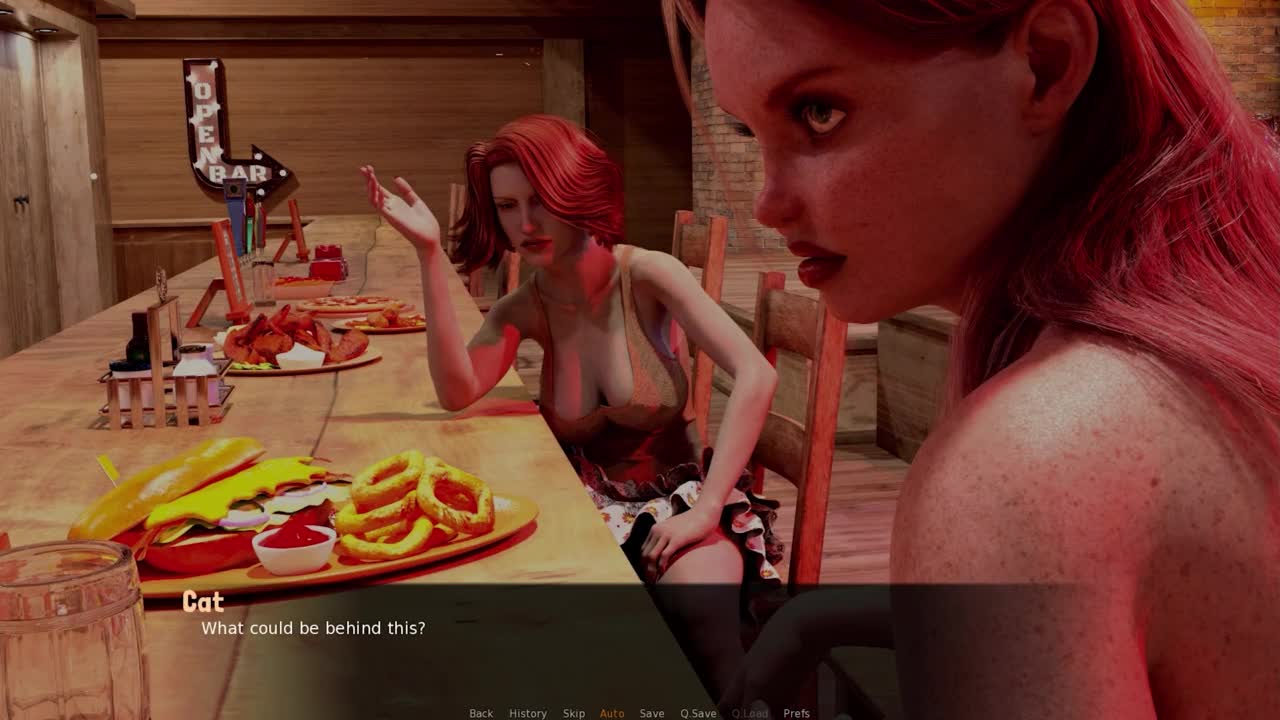Toggle Auto-advance mode

click(612, 713)
